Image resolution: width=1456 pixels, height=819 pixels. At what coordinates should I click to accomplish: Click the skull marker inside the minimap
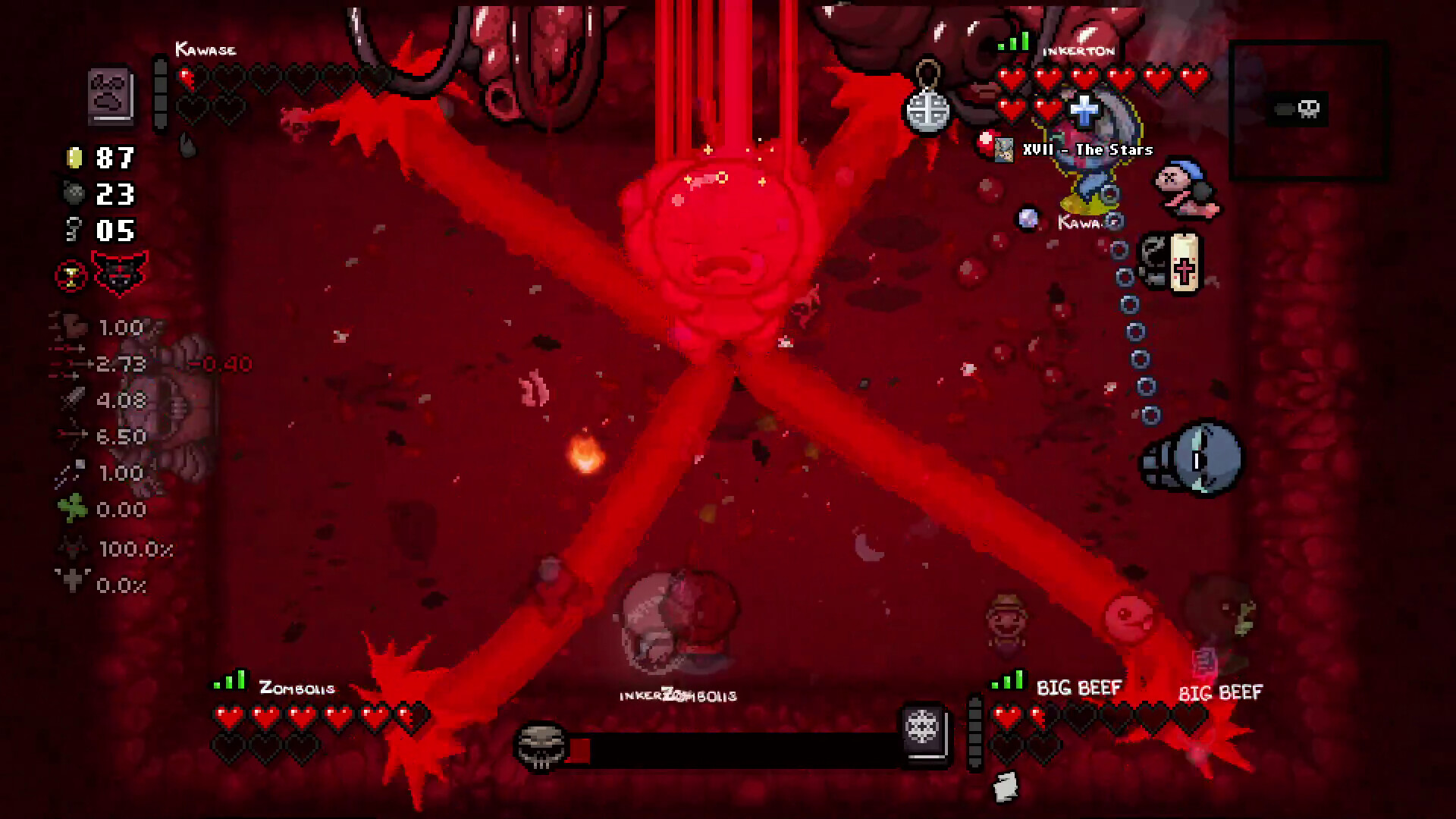[1308, 108]
